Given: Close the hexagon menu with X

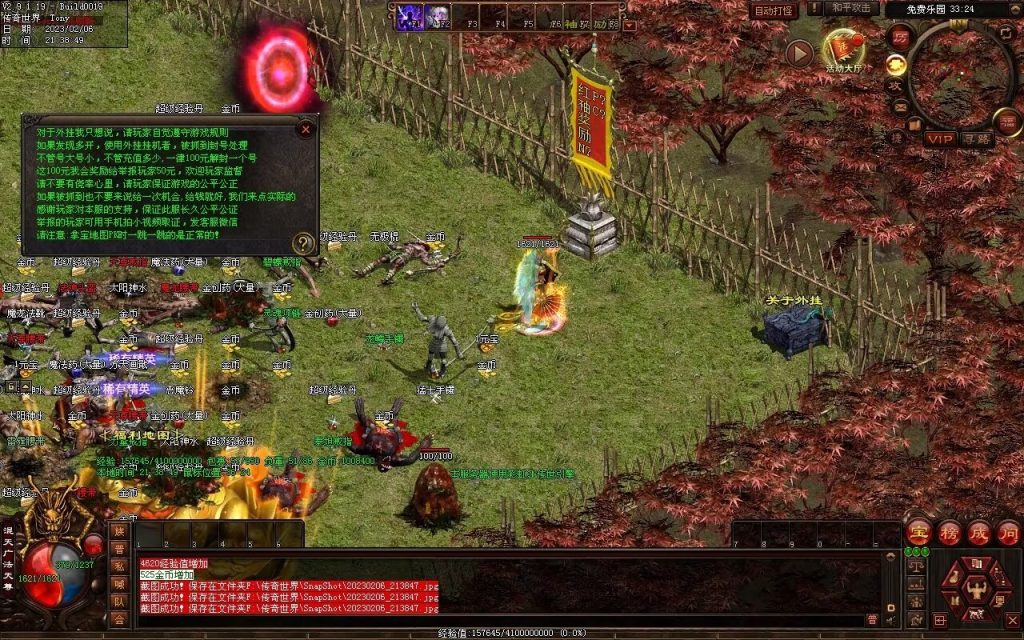Looking at the screenshot, I should click(1012, 621).
